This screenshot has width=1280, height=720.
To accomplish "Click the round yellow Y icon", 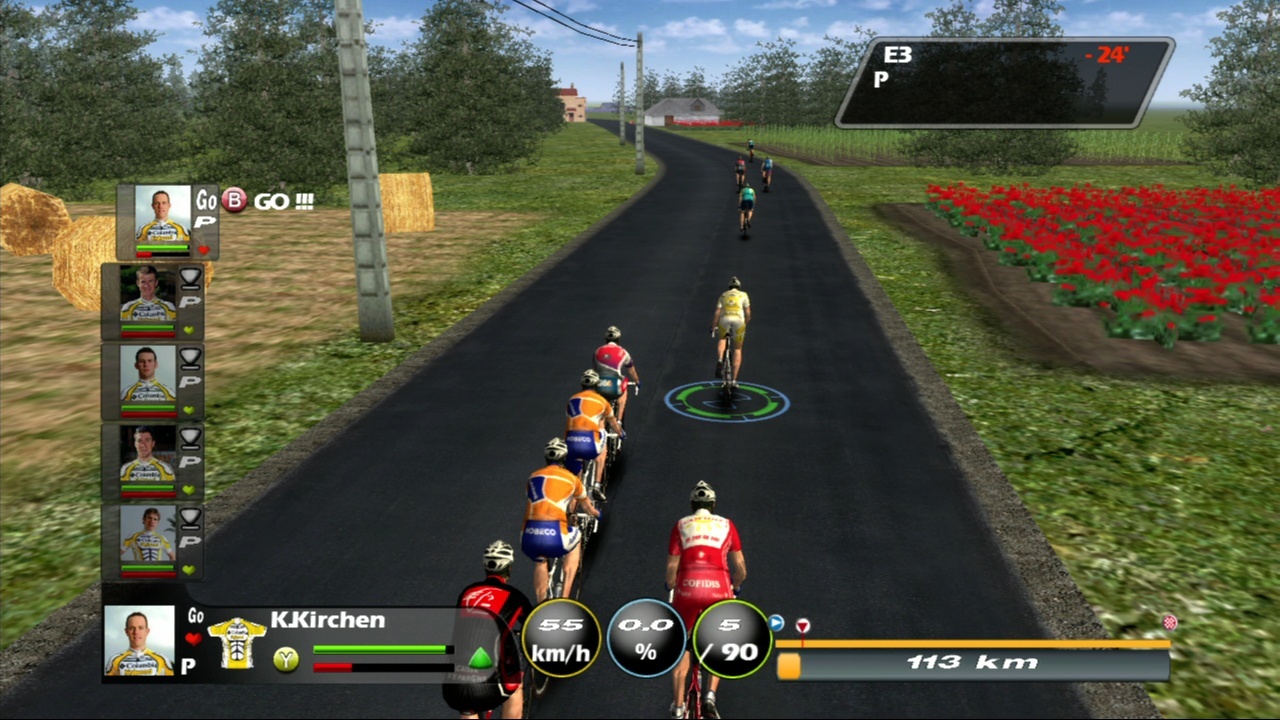I will click(286, 659).
